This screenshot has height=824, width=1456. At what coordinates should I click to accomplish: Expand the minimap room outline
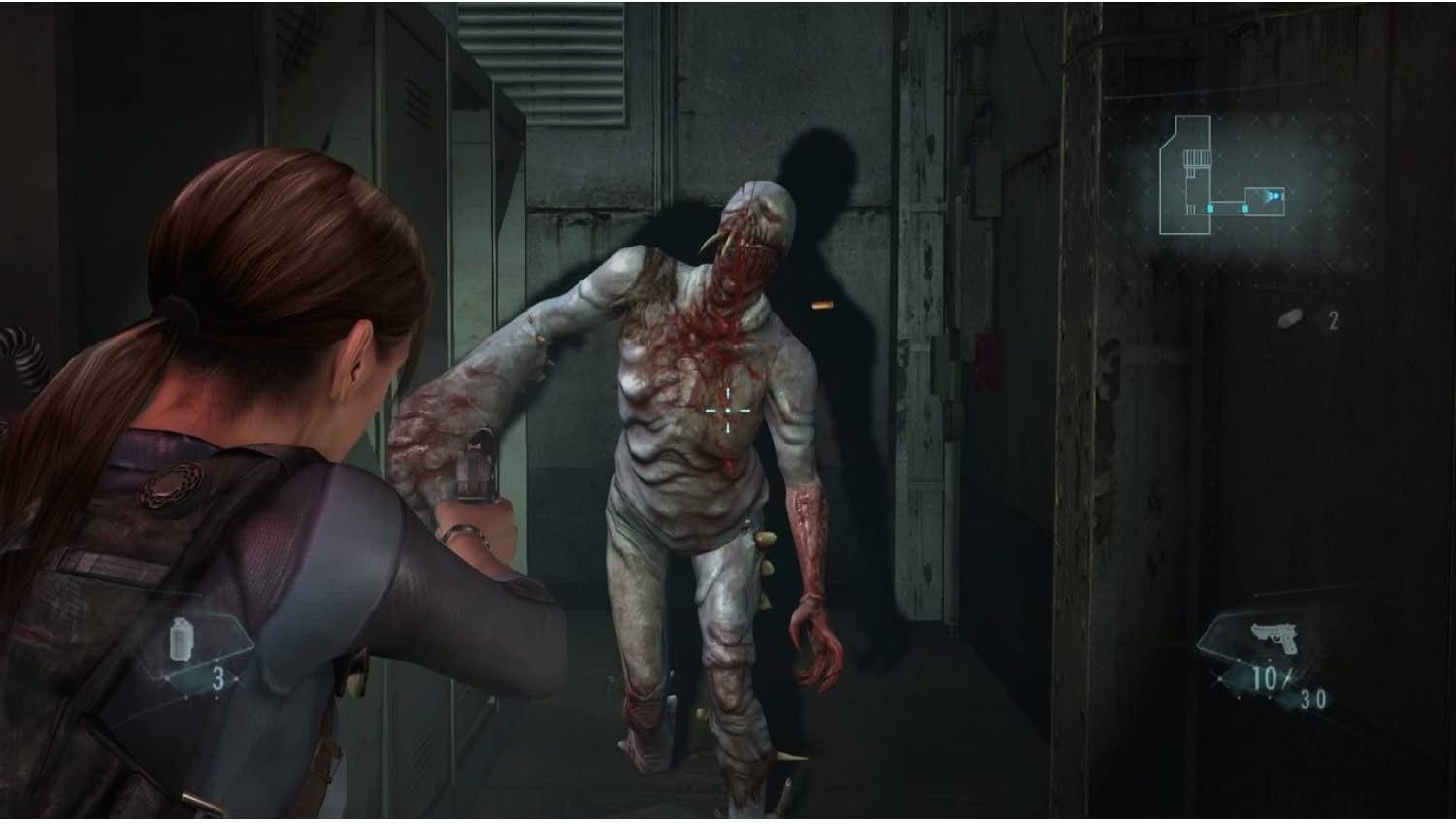pos(1185,175)
